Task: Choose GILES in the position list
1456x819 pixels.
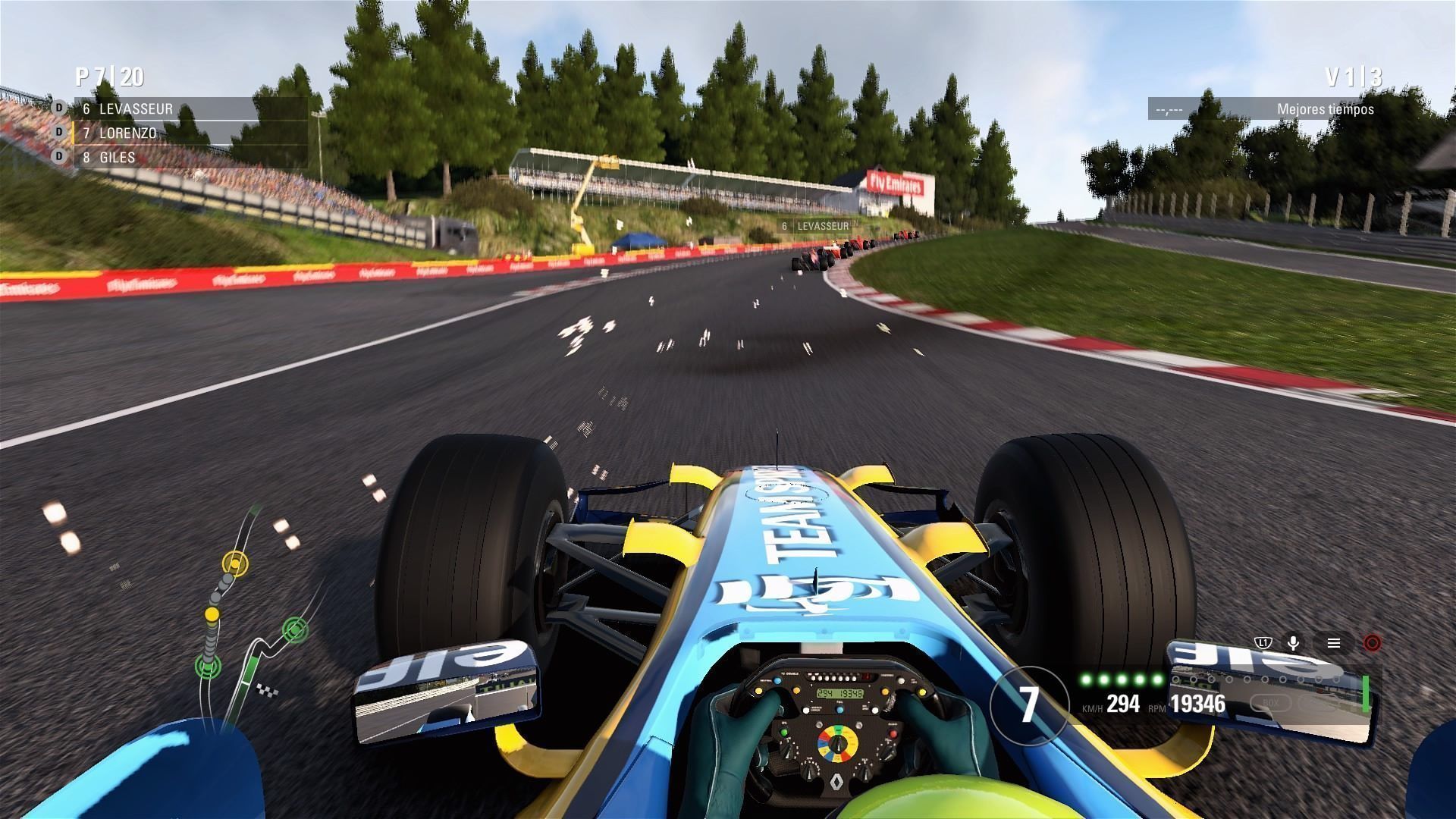Action: (x=118, y=158)
